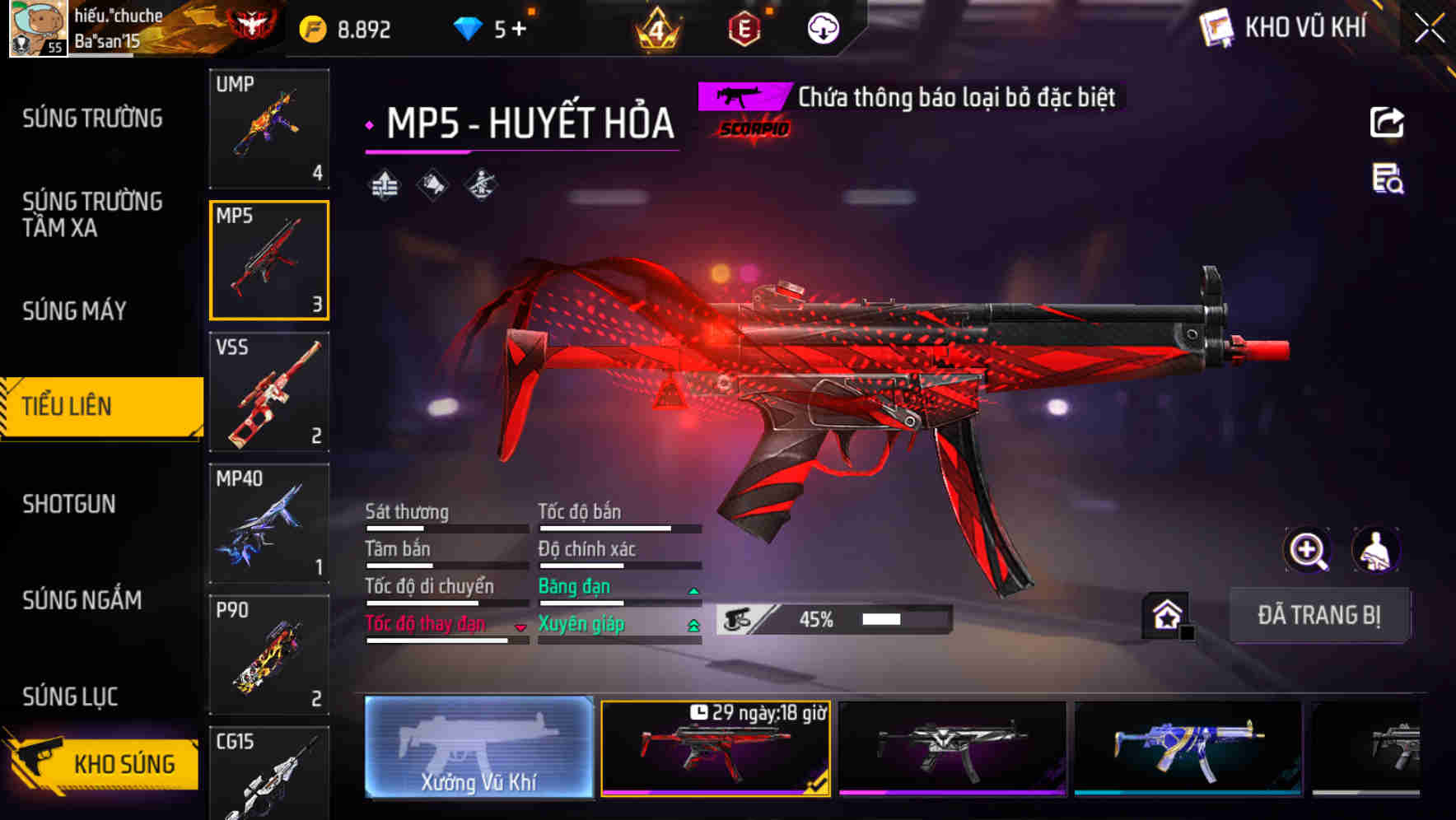This screenshot has height=820, width=1456.
Task: Switch to the SHOTGUN weapon category
Action: click(70, 504)
